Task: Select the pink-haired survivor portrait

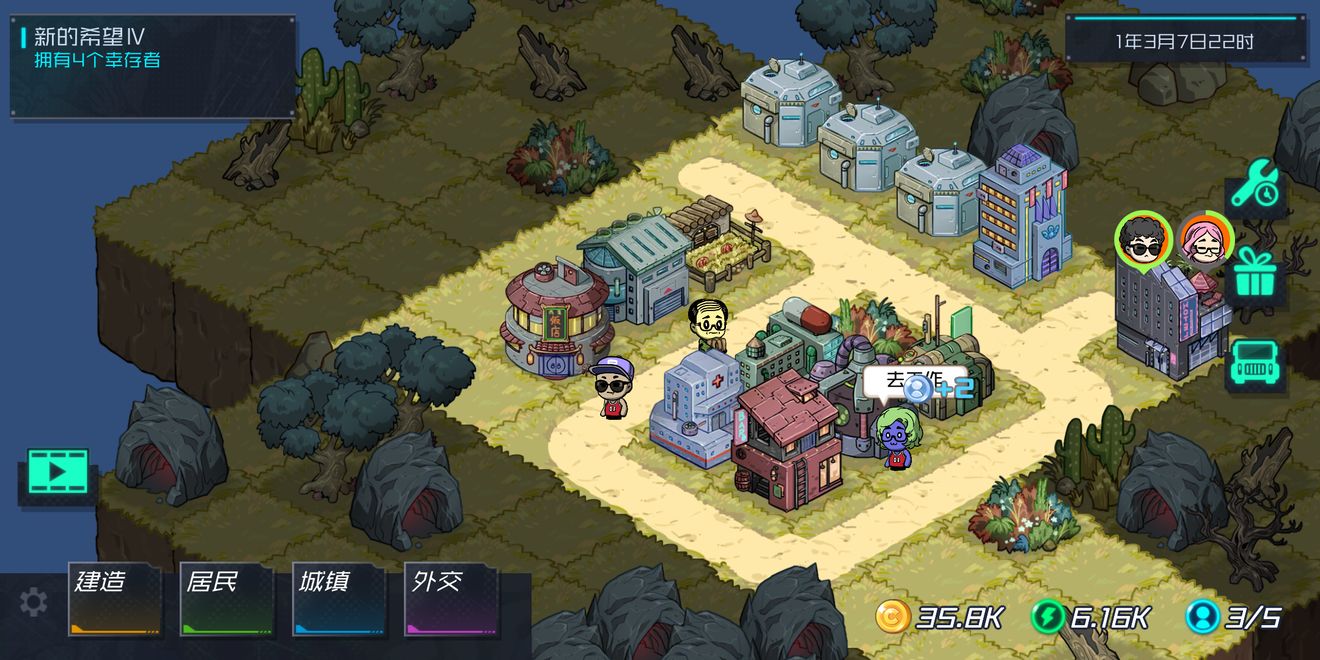Action: [1204, 240]
